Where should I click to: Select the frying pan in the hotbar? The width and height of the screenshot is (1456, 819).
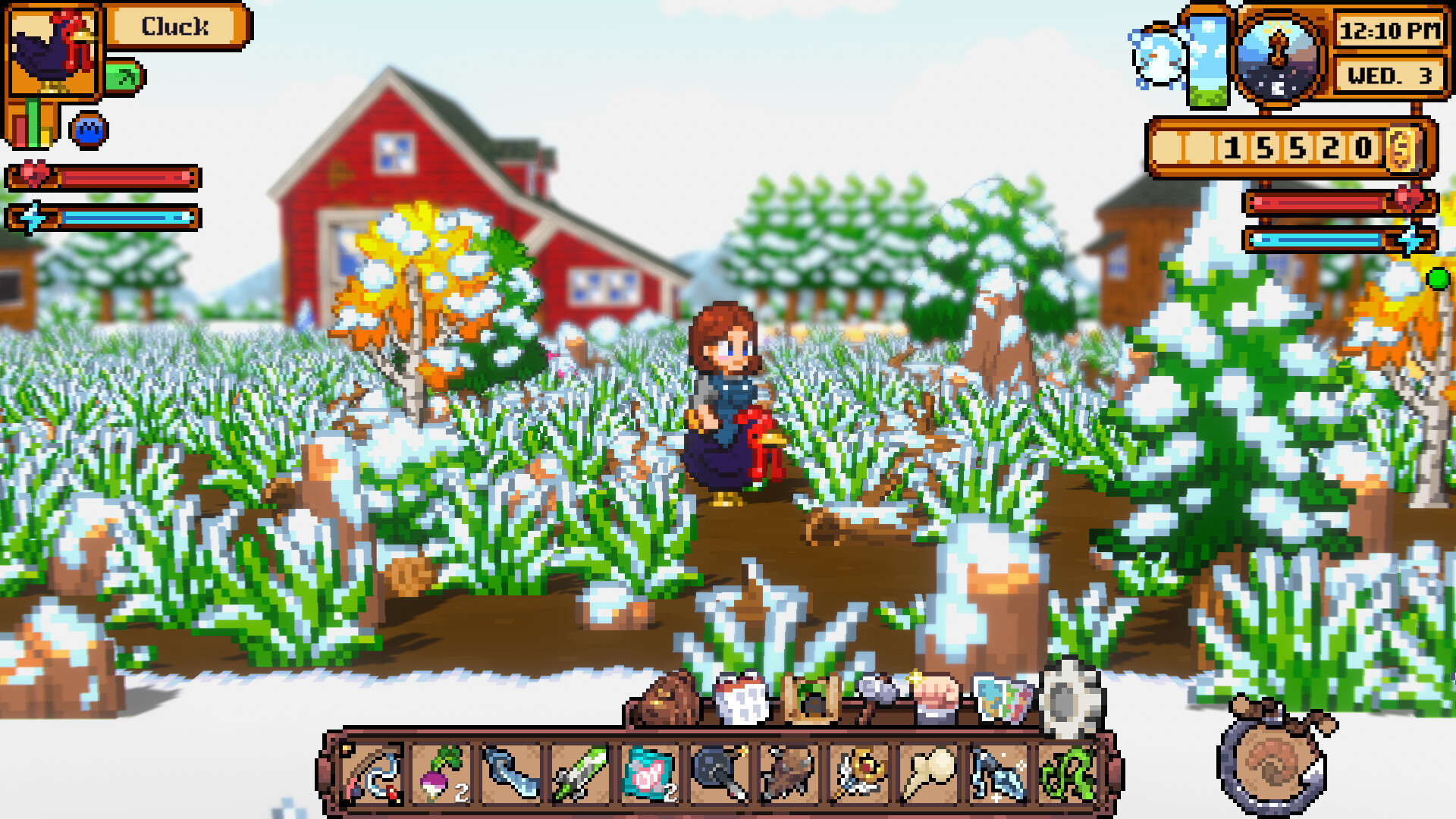[x=713, y=770]
